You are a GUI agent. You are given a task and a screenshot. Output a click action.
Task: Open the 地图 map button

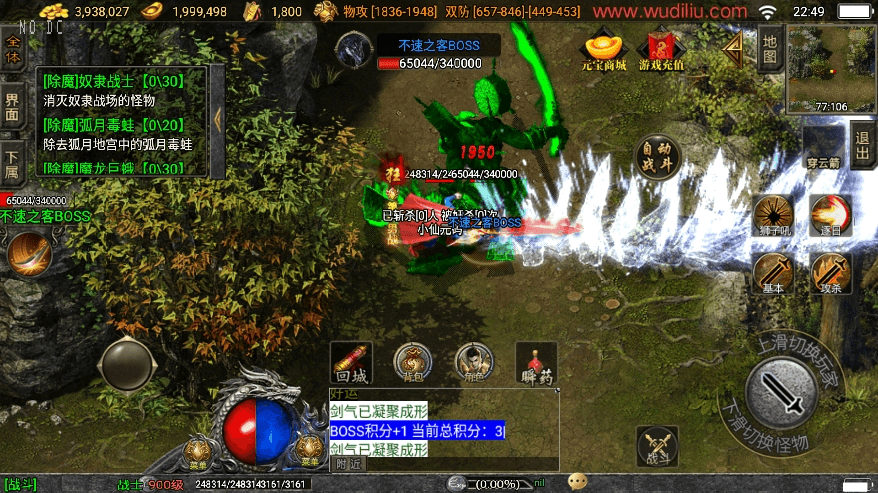(x=769, y=49)
